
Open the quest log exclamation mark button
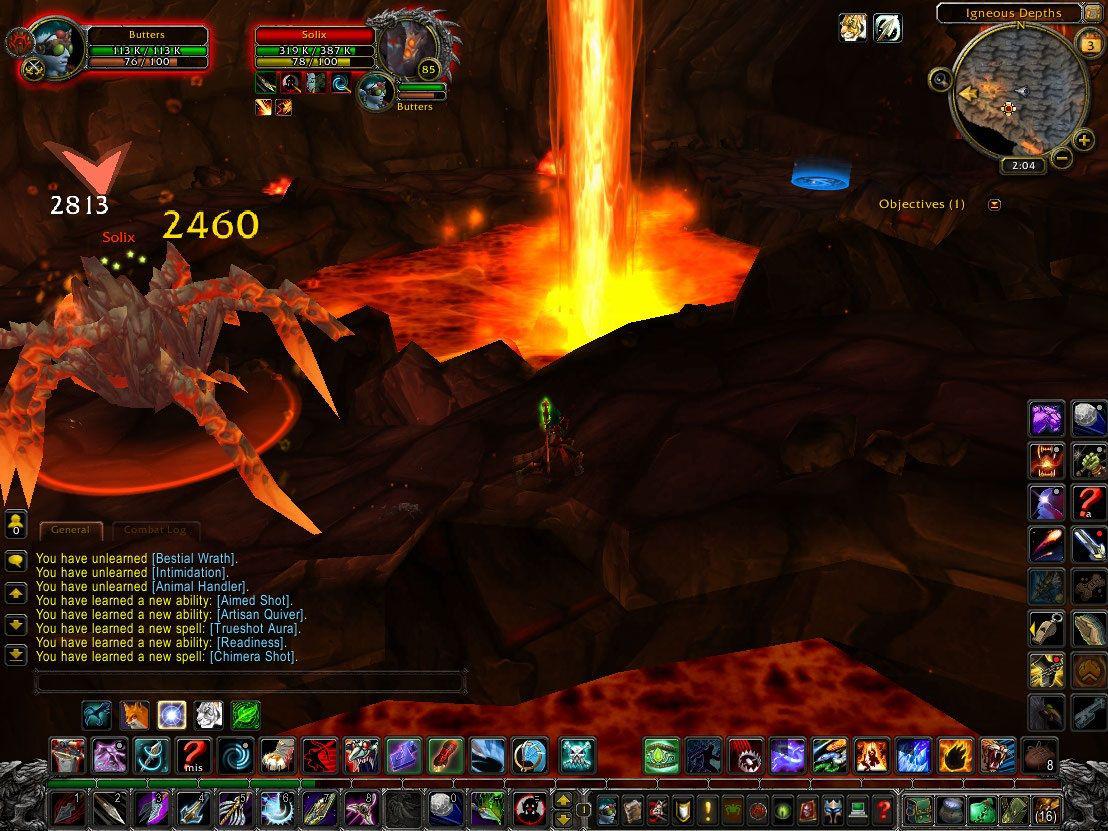click(706, 808)
